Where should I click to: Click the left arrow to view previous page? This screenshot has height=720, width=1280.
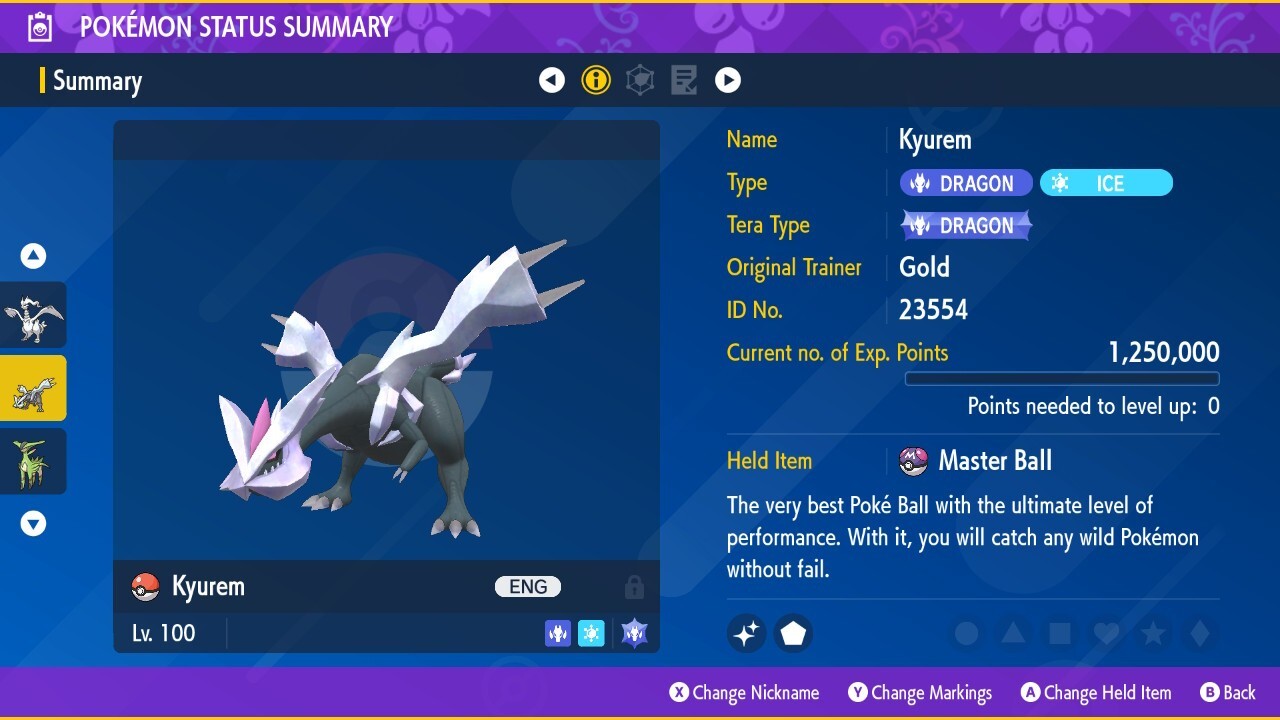pos(552,80)
